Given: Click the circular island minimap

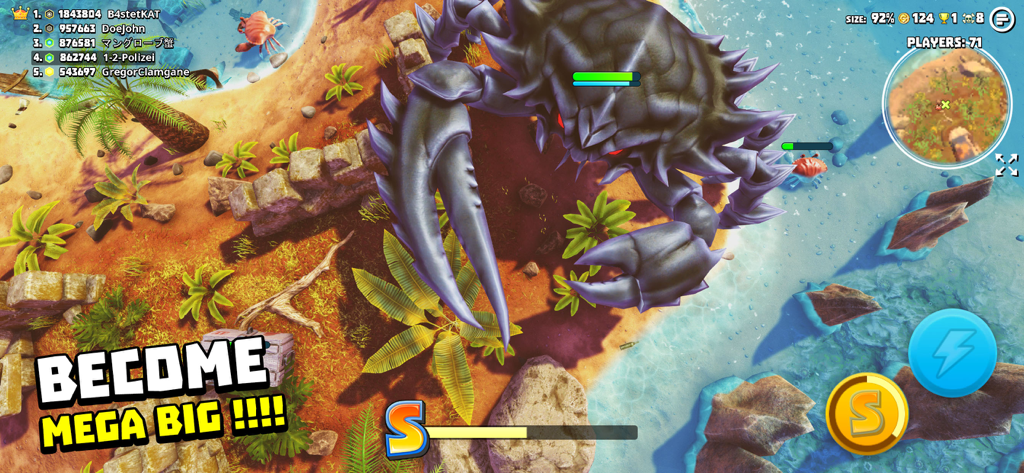Looking at the screenshot, I should coord(945,105).
